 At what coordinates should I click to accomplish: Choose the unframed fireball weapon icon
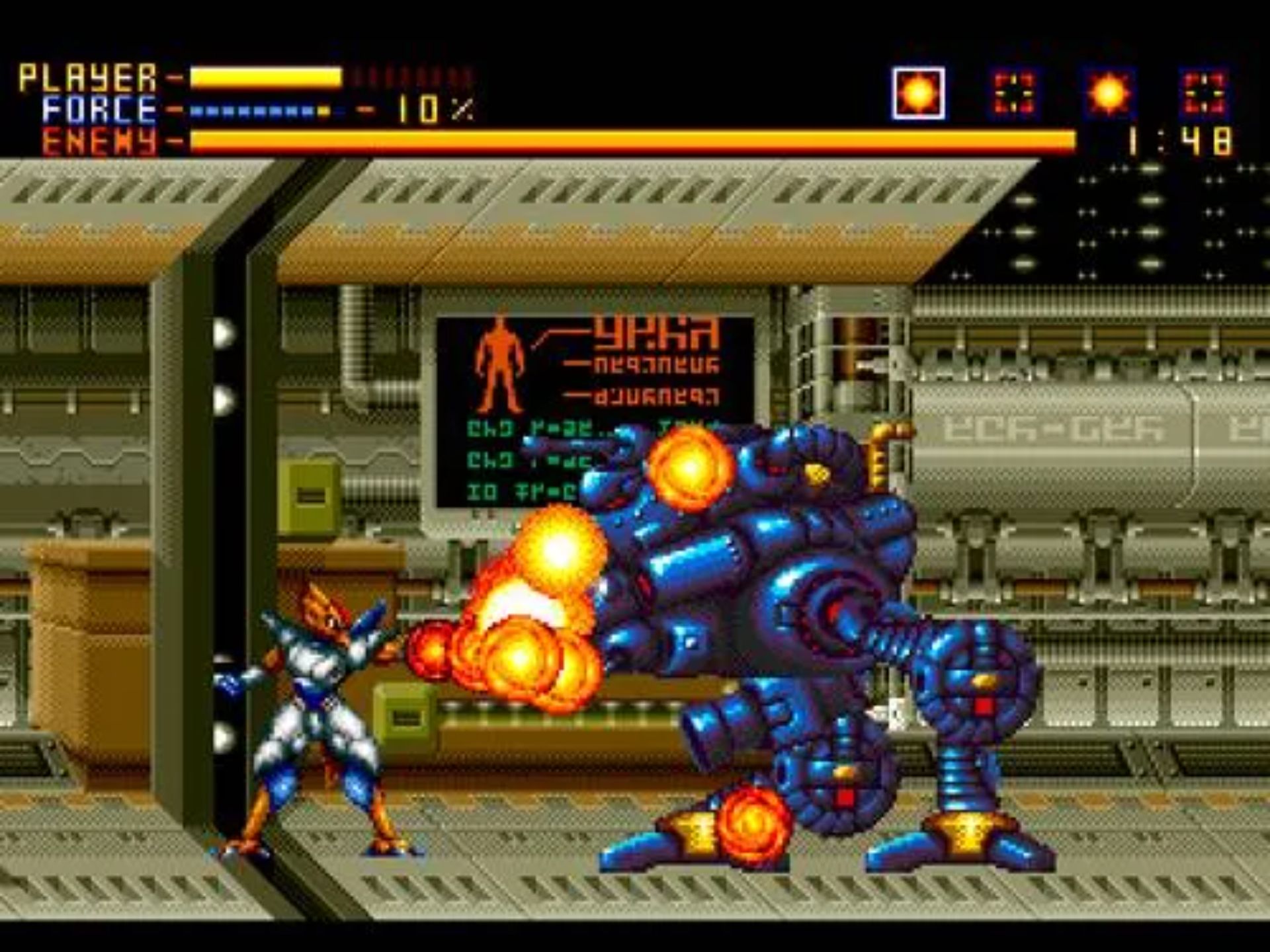click(x=1109, y=93)
